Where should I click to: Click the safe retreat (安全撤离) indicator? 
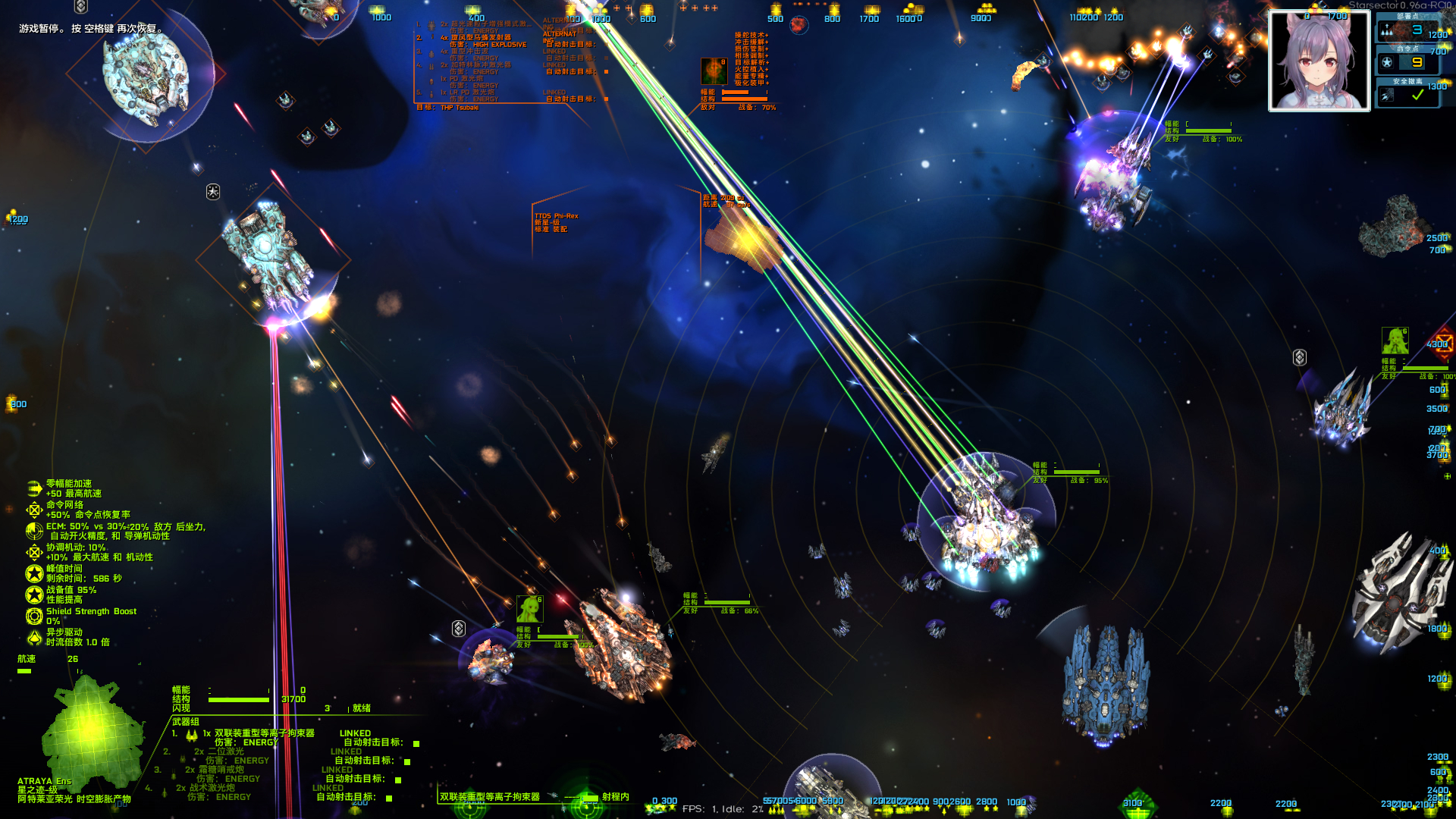1407,92
